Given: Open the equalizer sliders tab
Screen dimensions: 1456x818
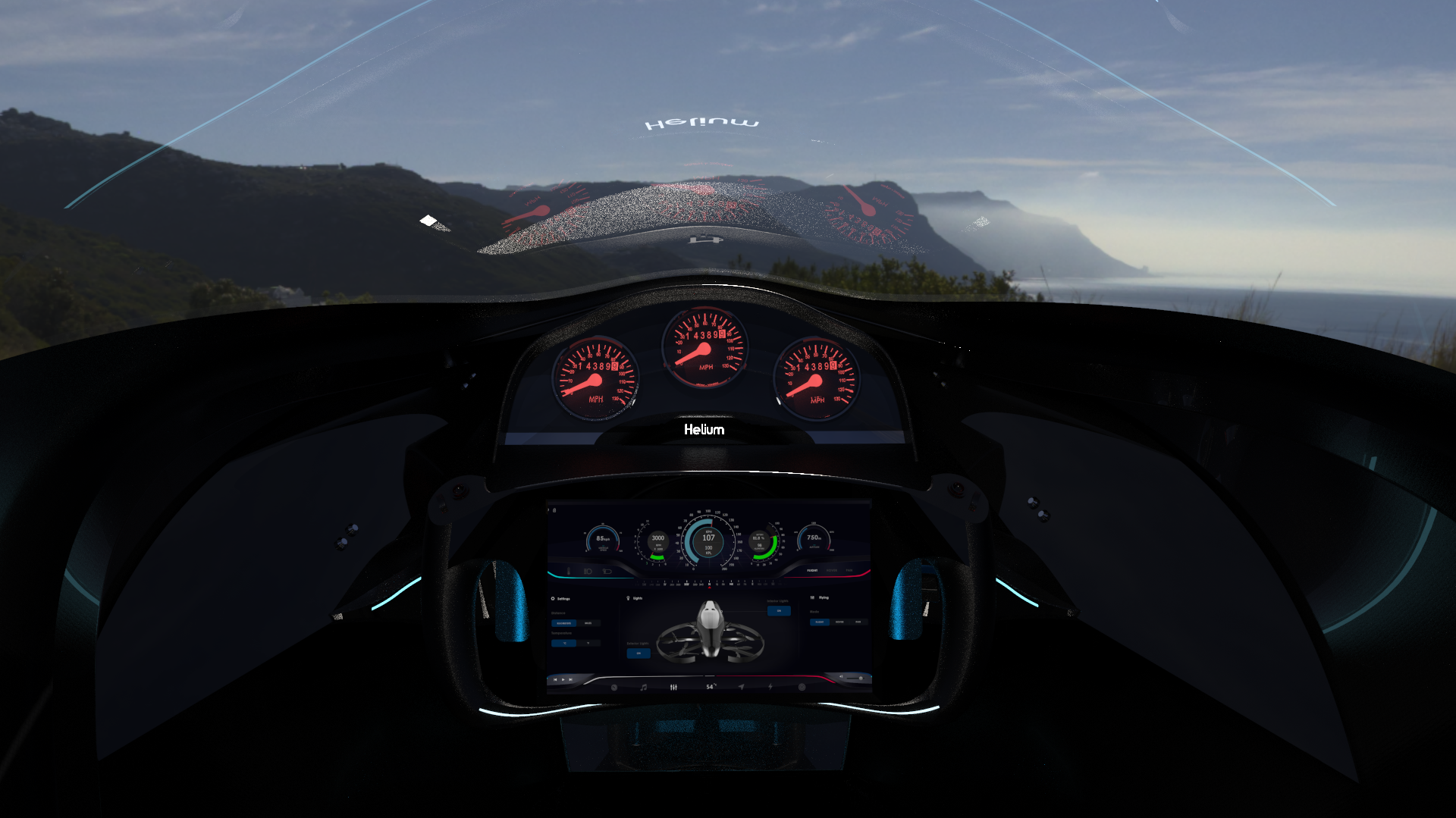Looking at the screenshot, I should tap(673, 687).
